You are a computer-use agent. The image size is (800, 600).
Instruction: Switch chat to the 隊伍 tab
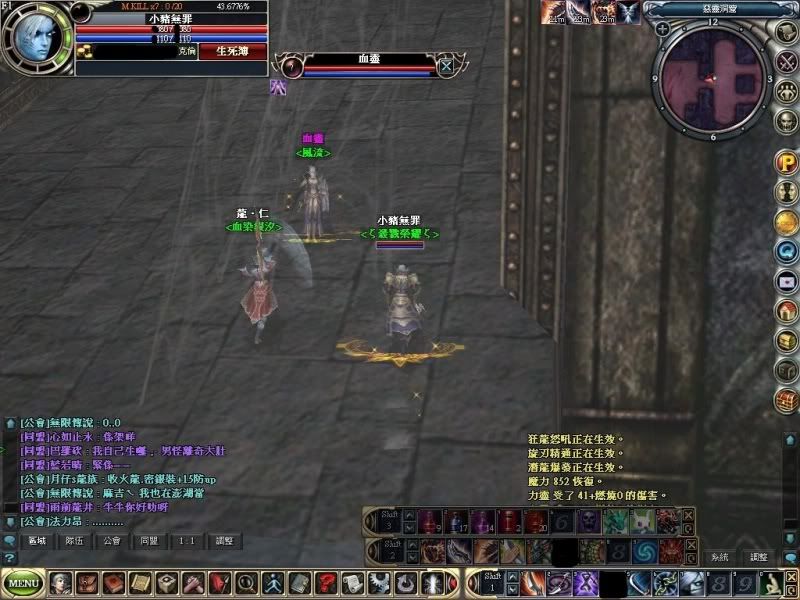(74, 541)
